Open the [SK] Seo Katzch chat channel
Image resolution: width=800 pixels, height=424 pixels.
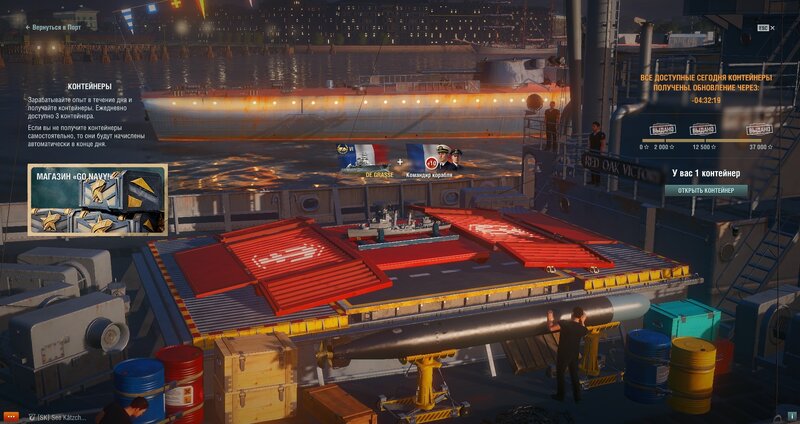[60, 415]
